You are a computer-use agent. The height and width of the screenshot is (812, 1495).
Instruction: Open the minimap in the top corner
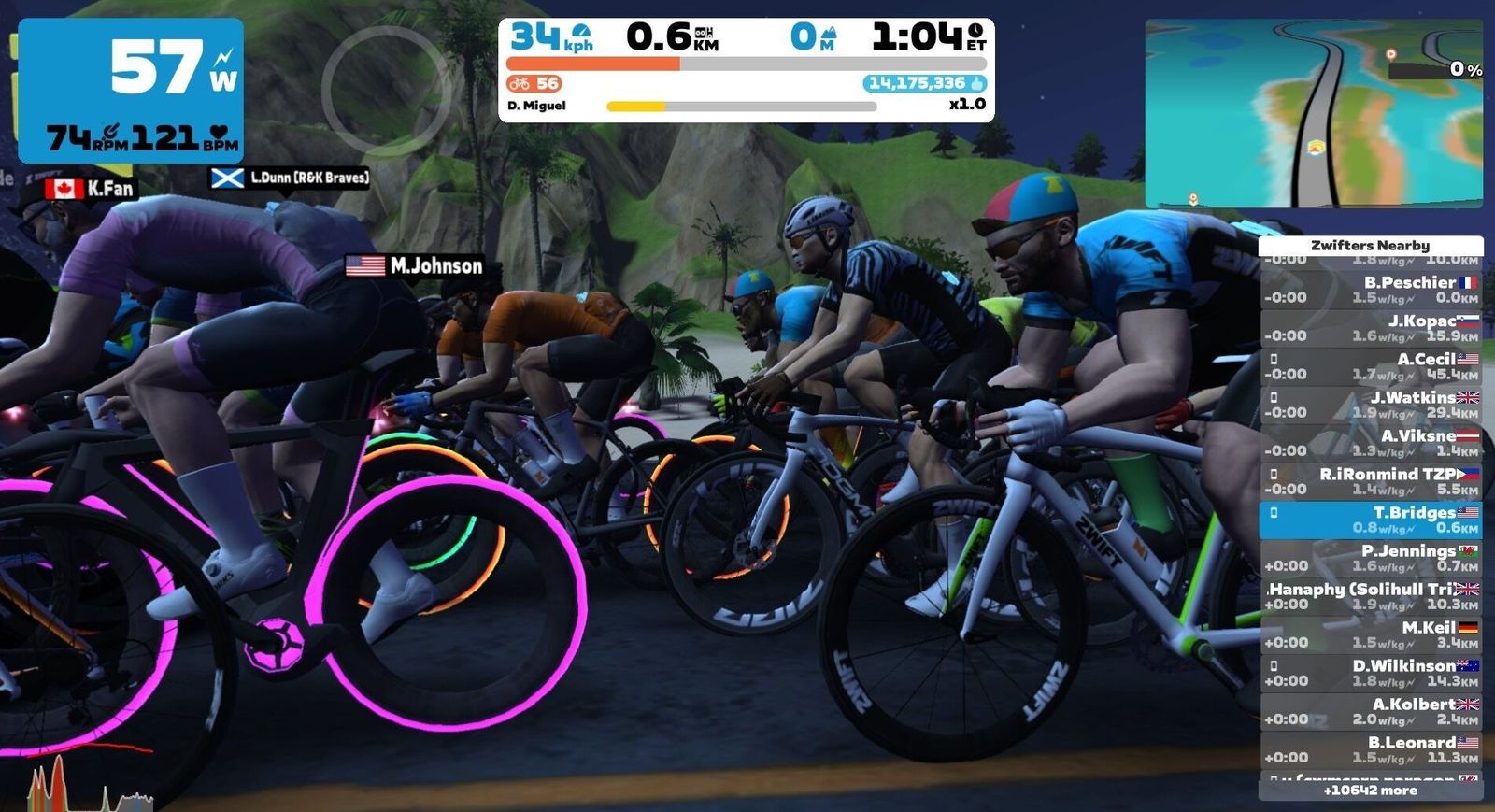(1313, 114)
